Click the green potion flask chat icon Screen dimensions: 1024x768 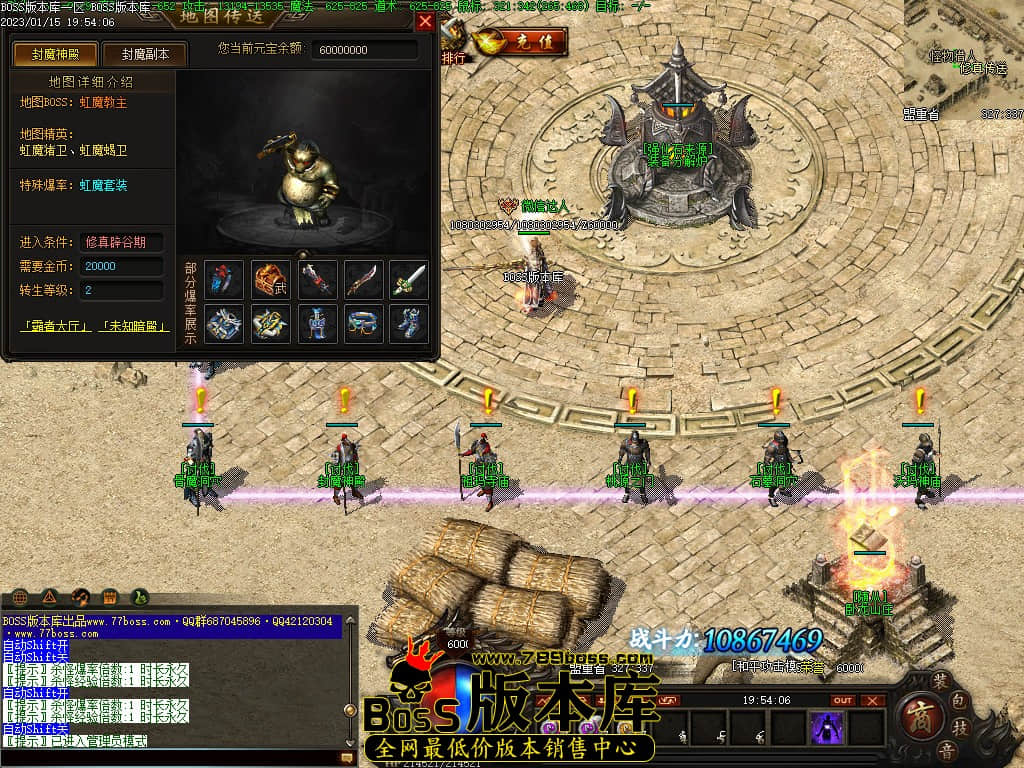point(138,597)
